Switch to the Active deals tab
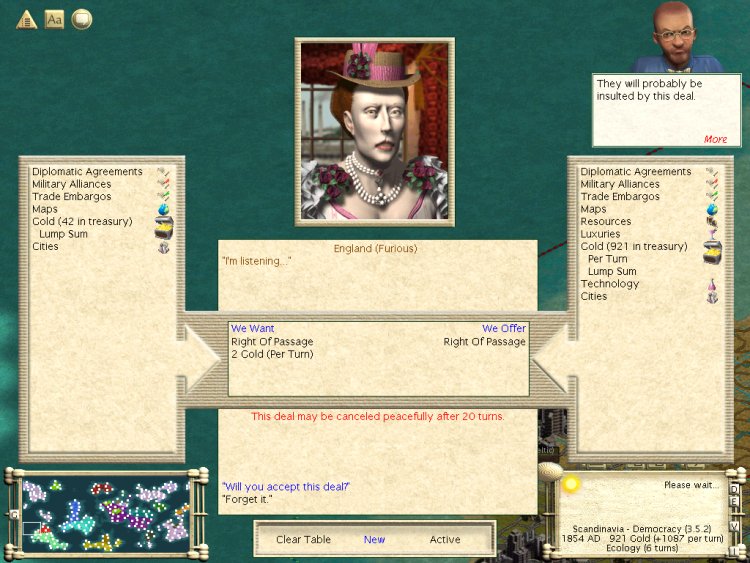750x563 pixels. tap(445, 539)
